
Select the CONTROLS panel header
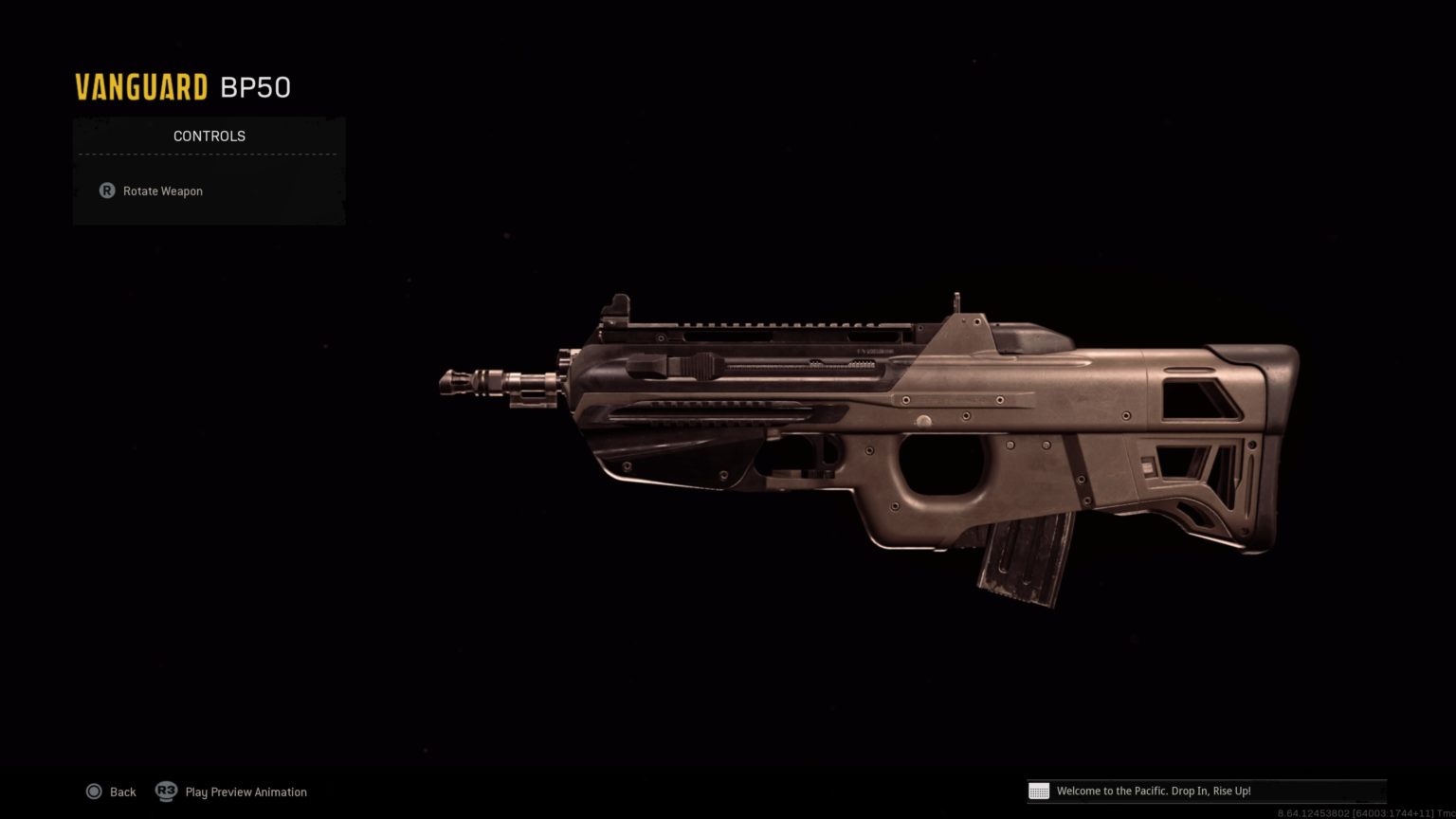point(209,136)
